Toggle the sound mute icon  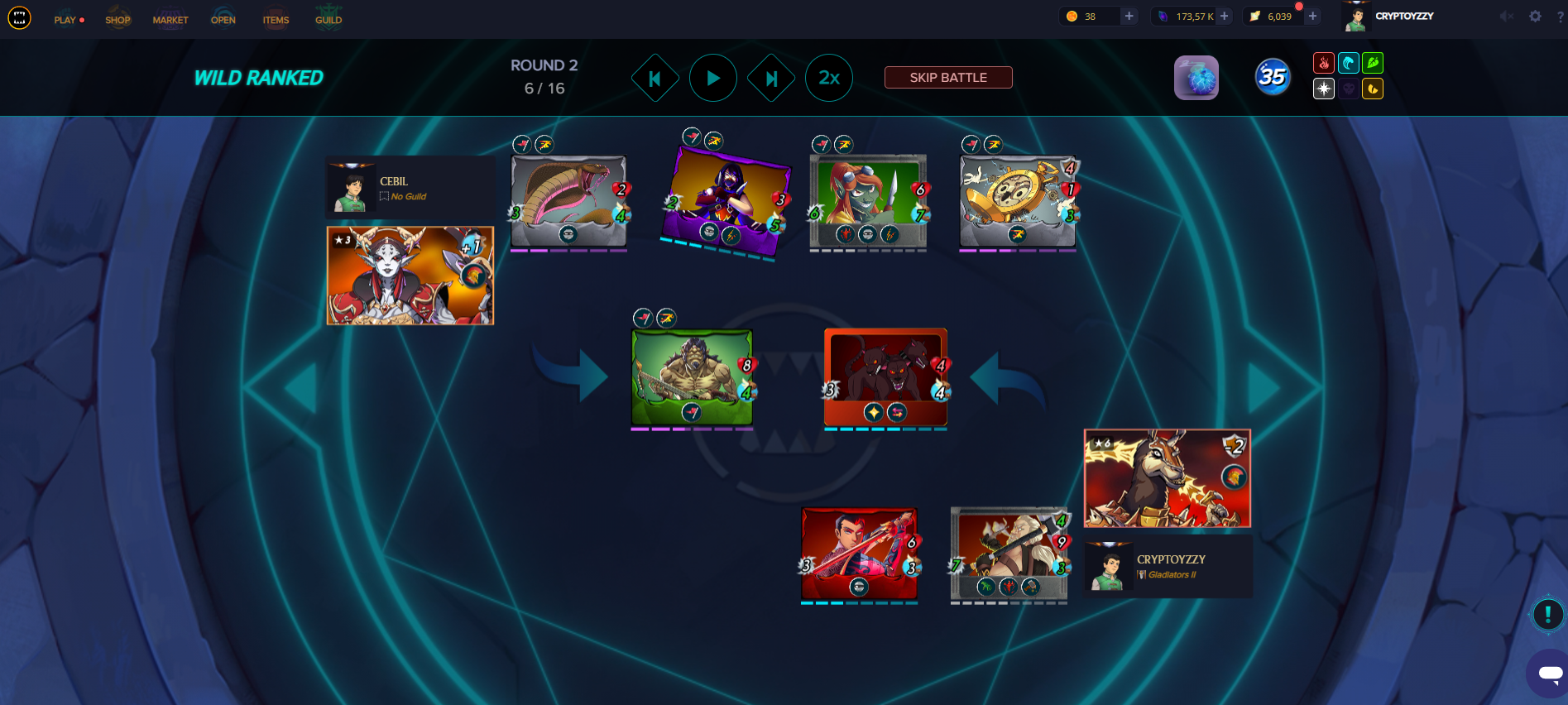pos(1507,17)
